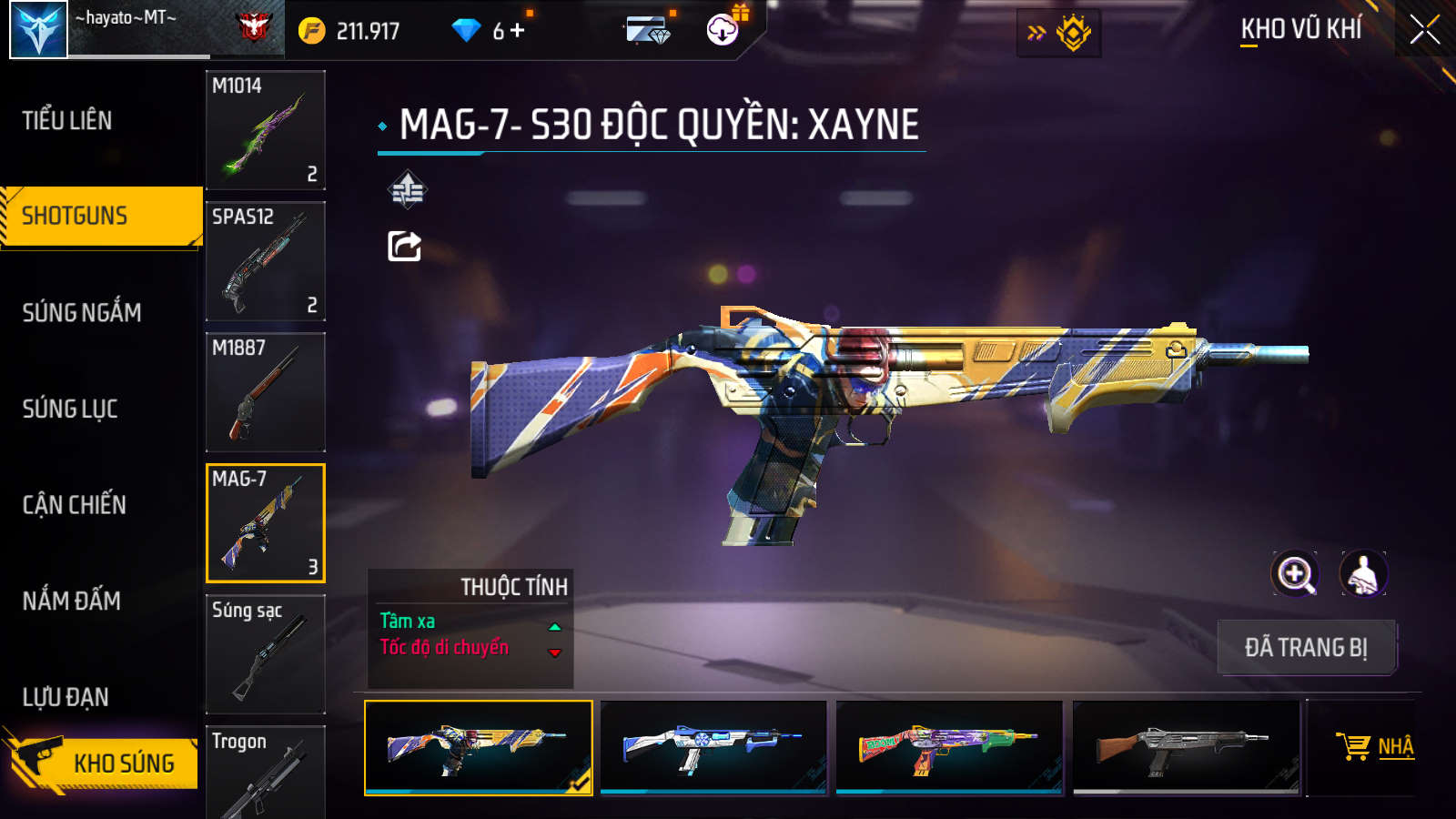Select the default brown-stock MAG-7 skin
The height and width of the screenshot is (819, 1456).
click(1186, 747)
